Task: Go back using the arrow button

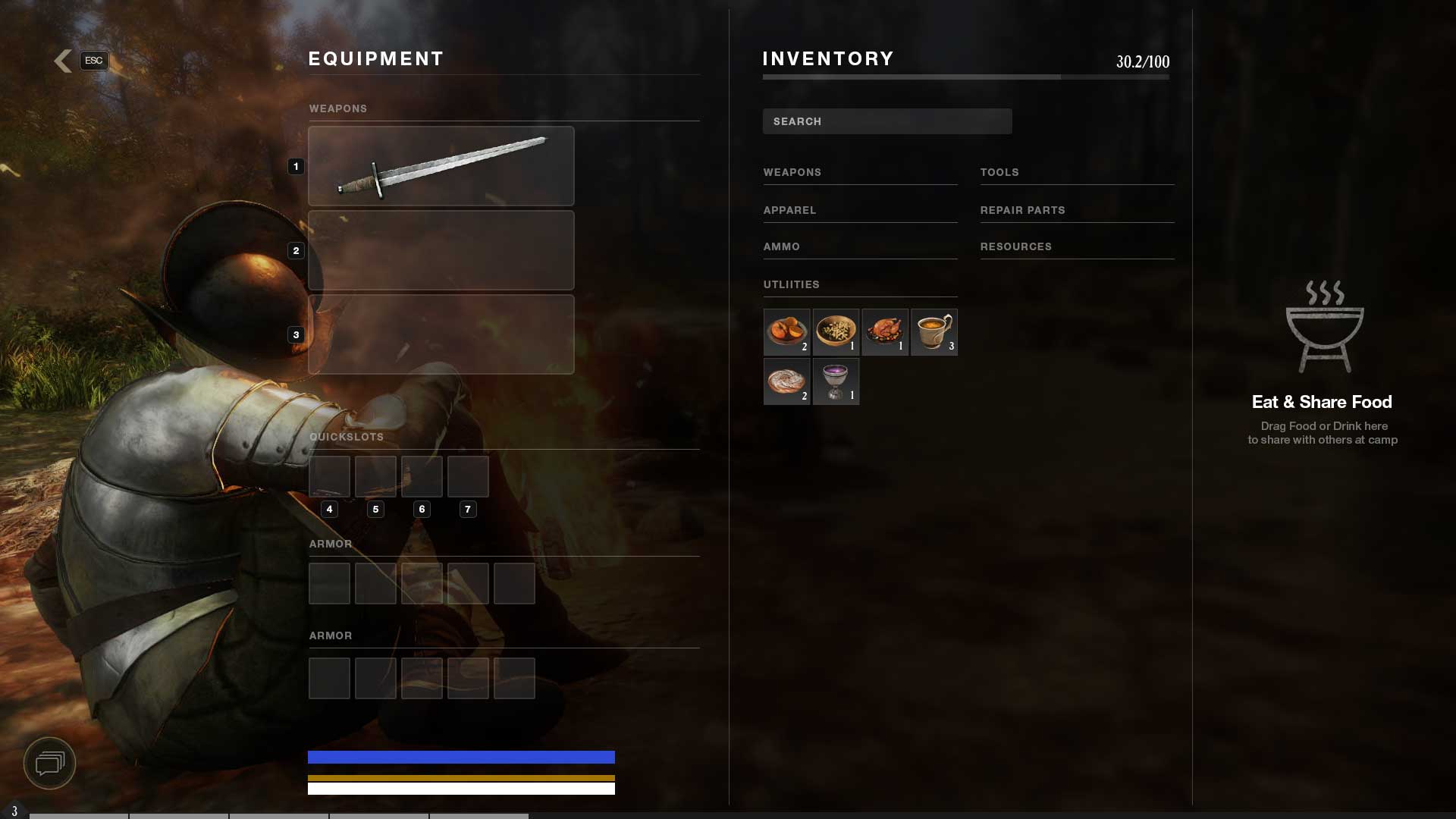Action: pos(64,61)
